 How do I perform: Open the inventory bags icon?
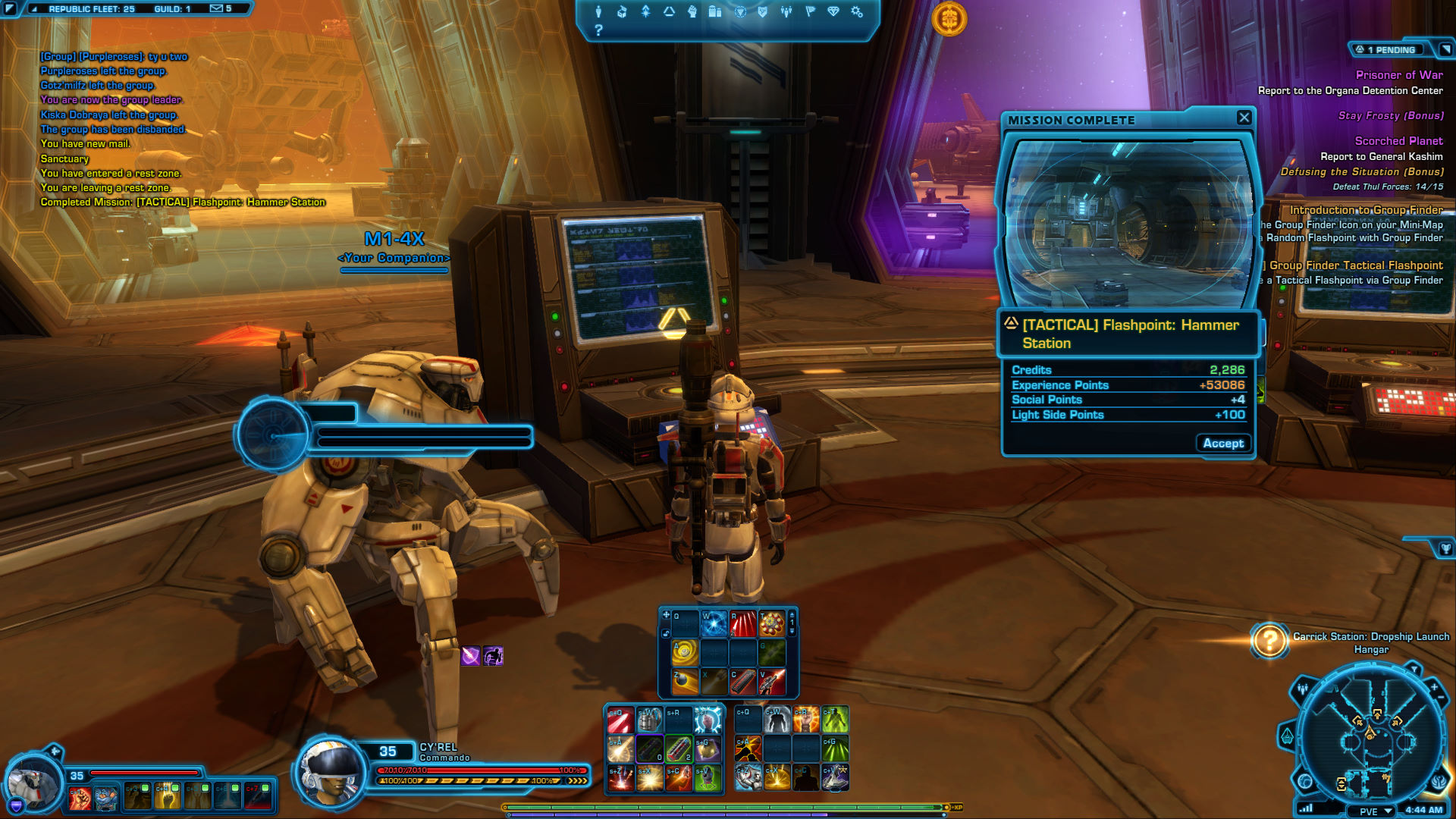(714, 11)
